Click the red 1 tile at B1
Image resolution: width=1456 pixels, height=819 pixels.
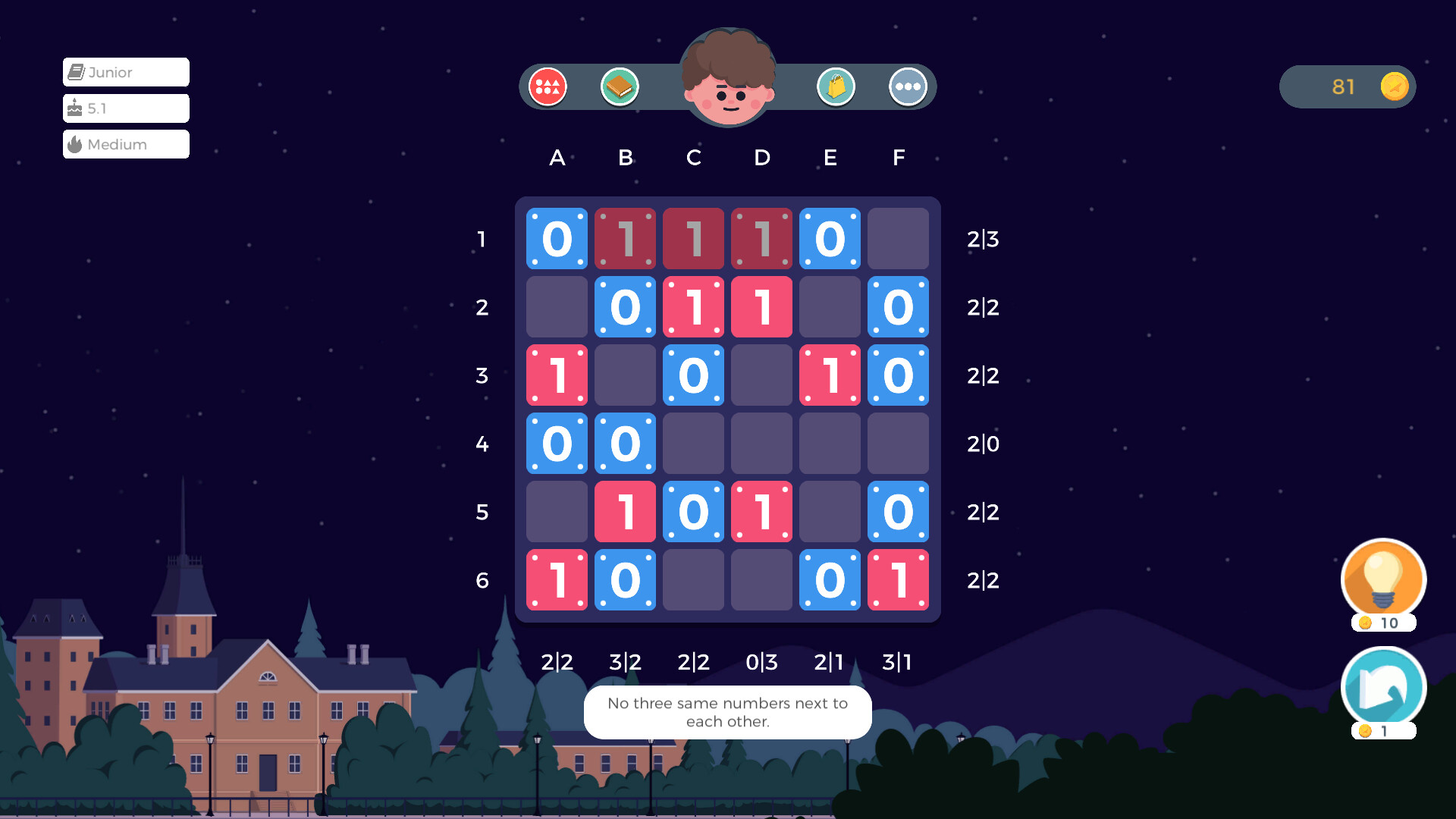pyautogui.click(x=625, y=239)
